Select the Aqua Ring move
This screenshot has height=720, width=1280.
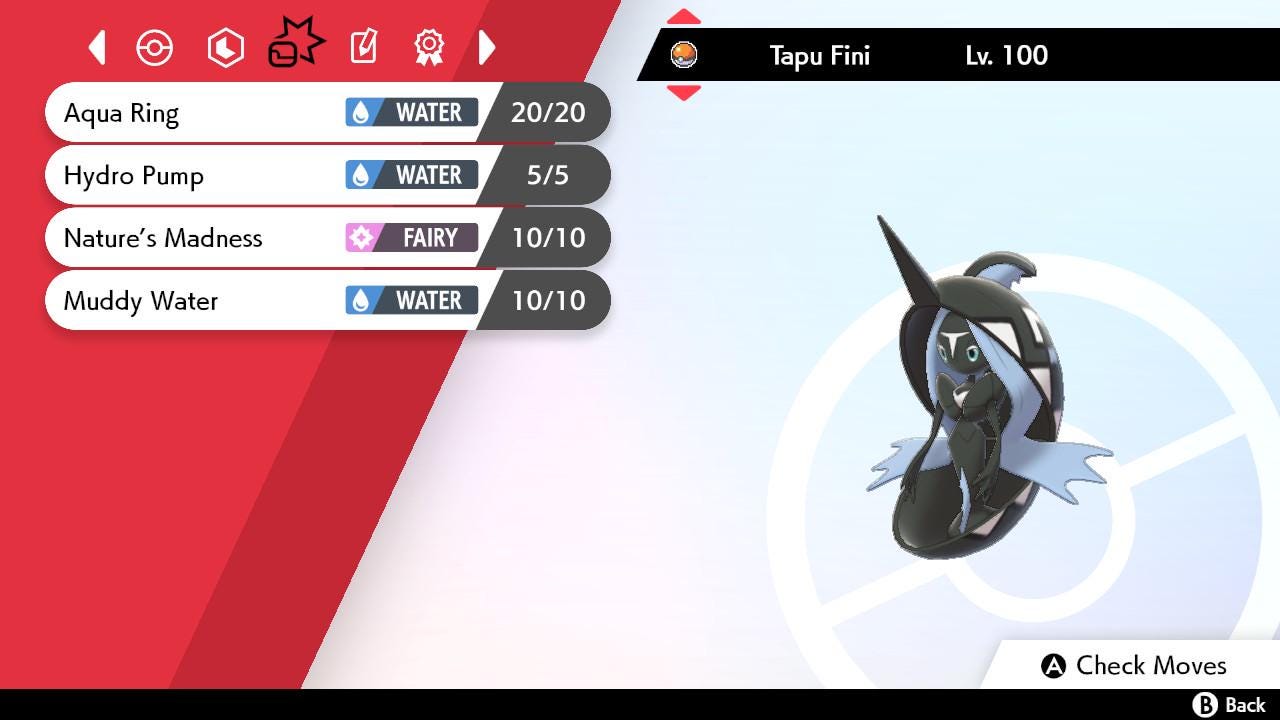200,113
